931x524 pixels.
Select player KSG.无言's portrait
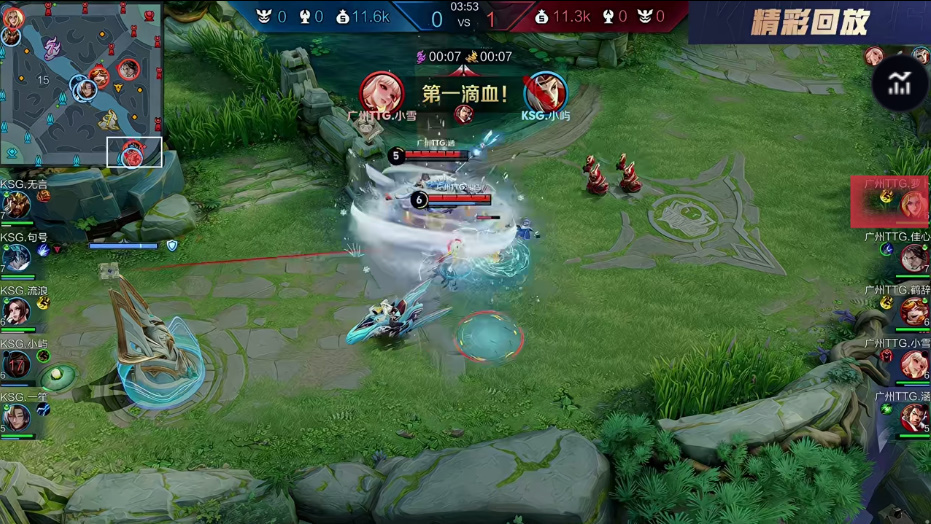(17, 206)
